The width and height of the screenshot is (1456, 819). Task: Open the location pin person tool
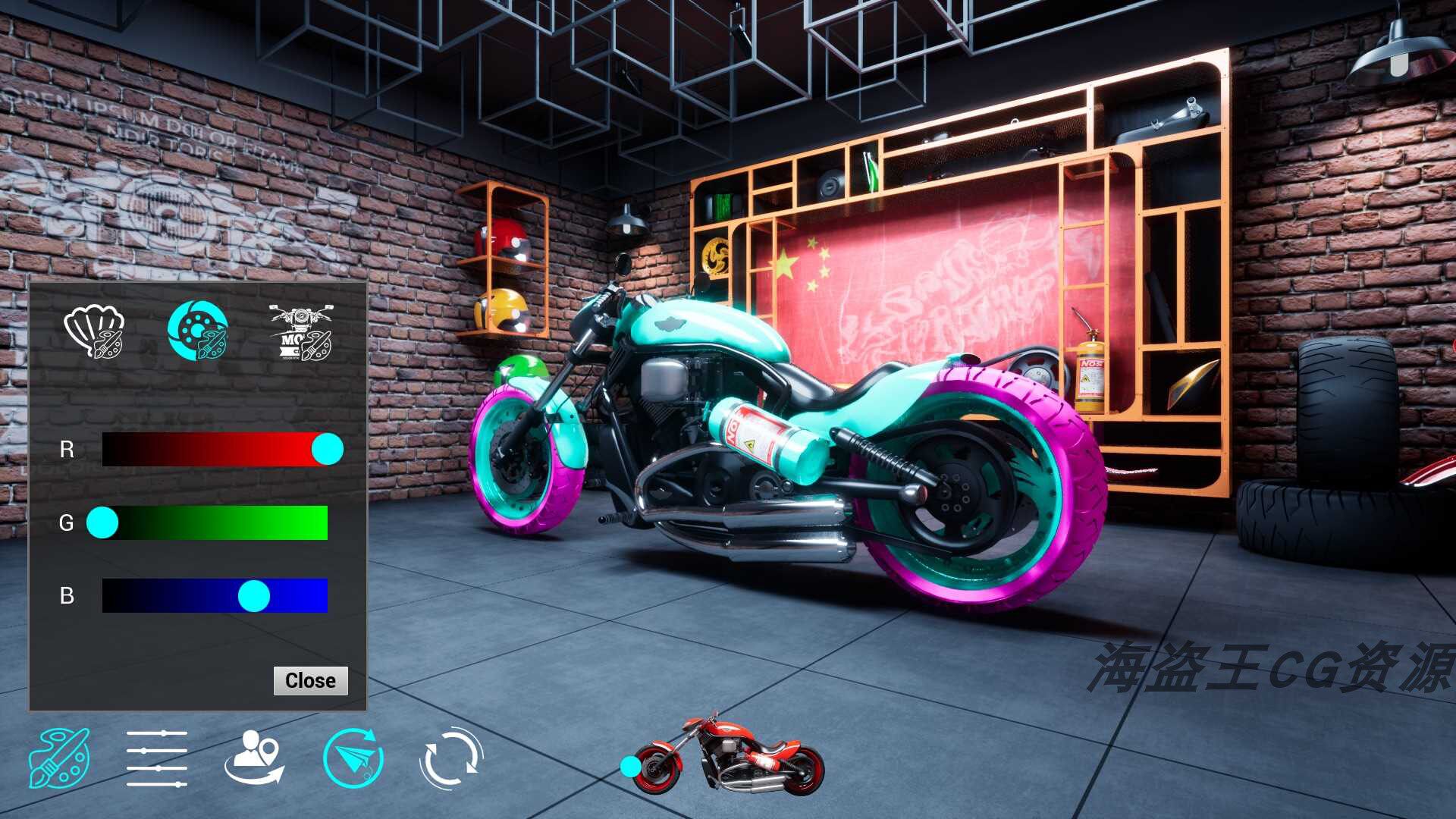(255, 758)
